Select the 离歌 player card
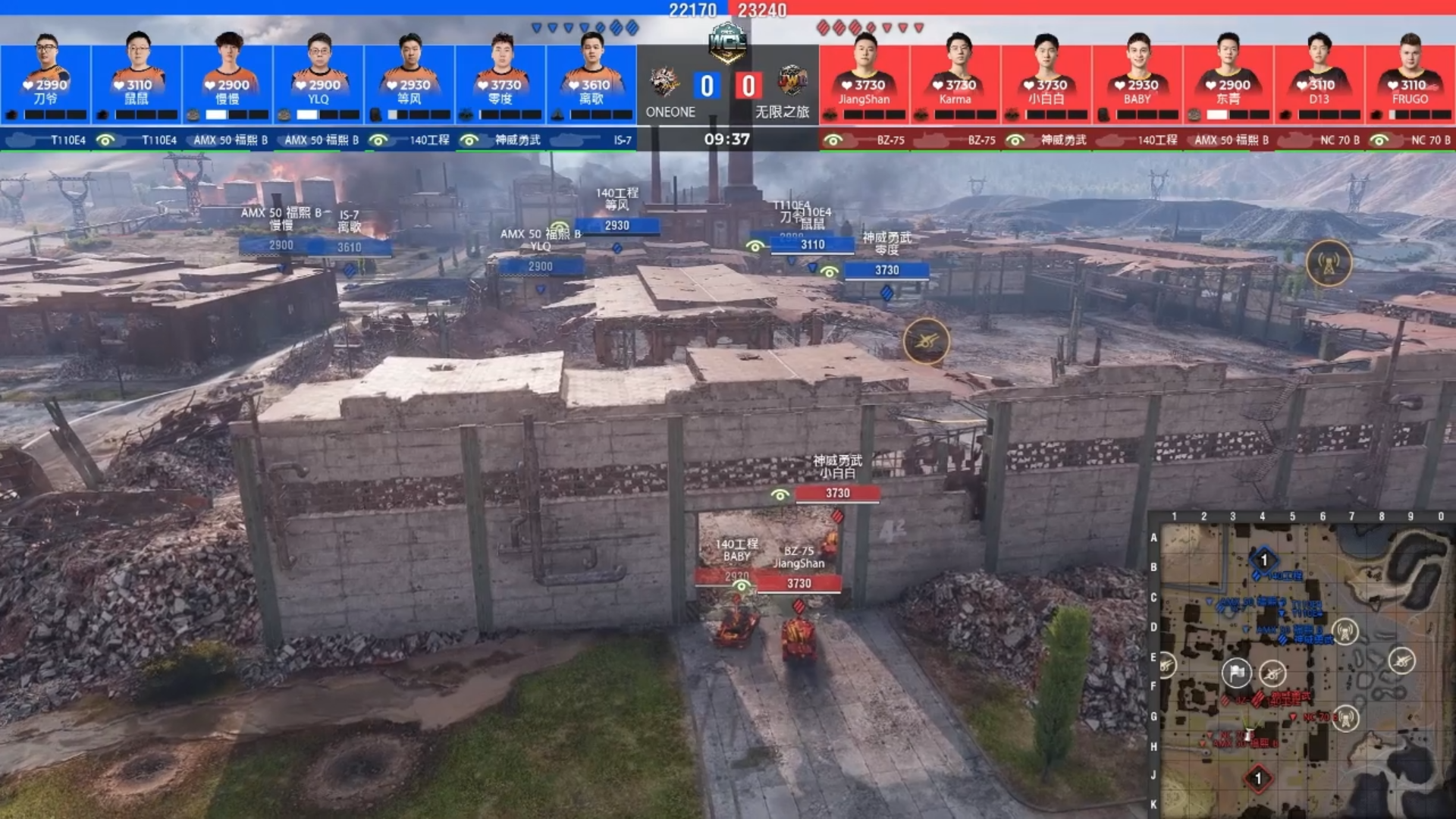 tap(591, 77)
